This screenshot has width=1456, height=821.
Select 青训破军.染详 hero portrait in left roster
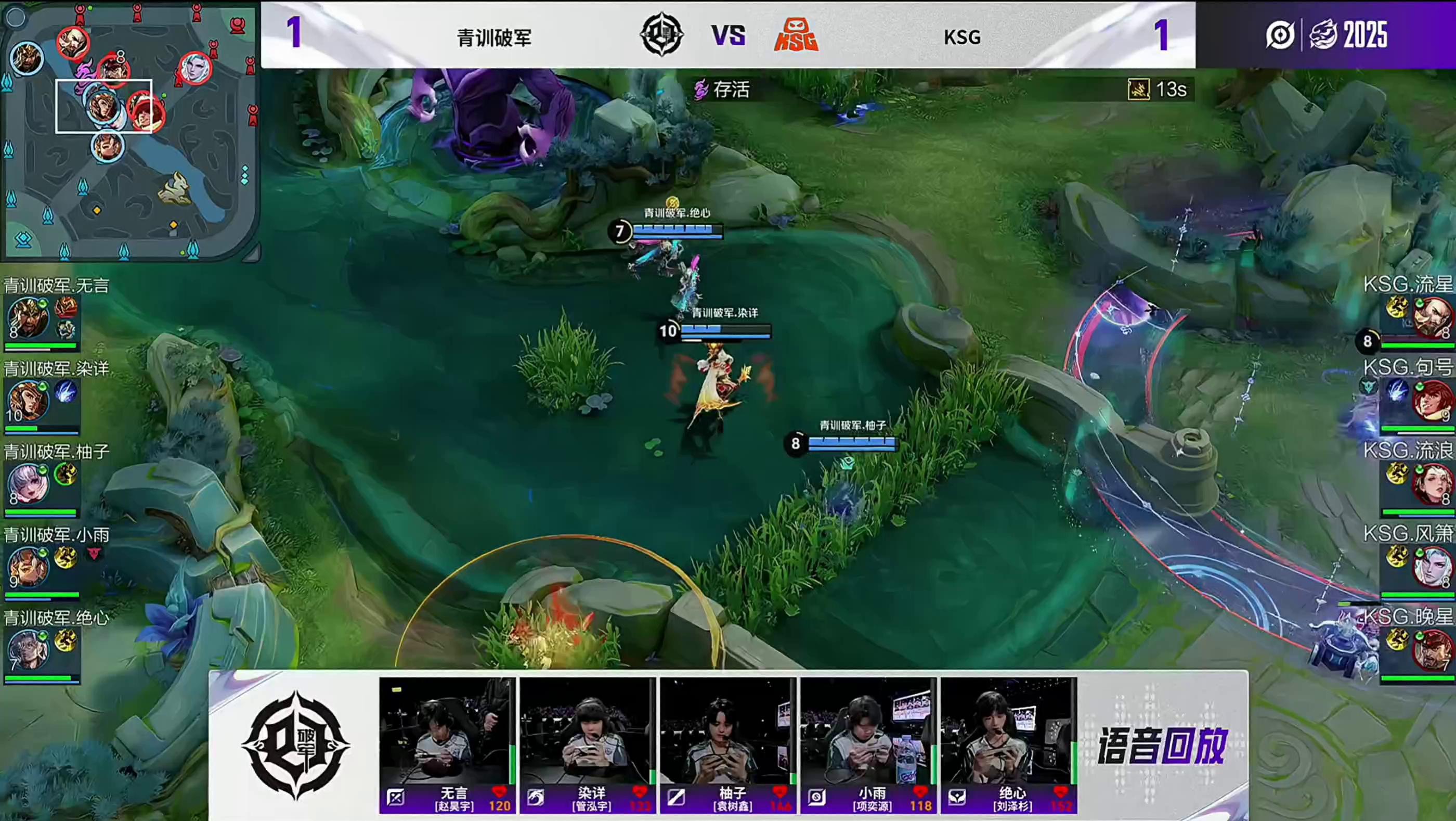click(x=27, y=400)
